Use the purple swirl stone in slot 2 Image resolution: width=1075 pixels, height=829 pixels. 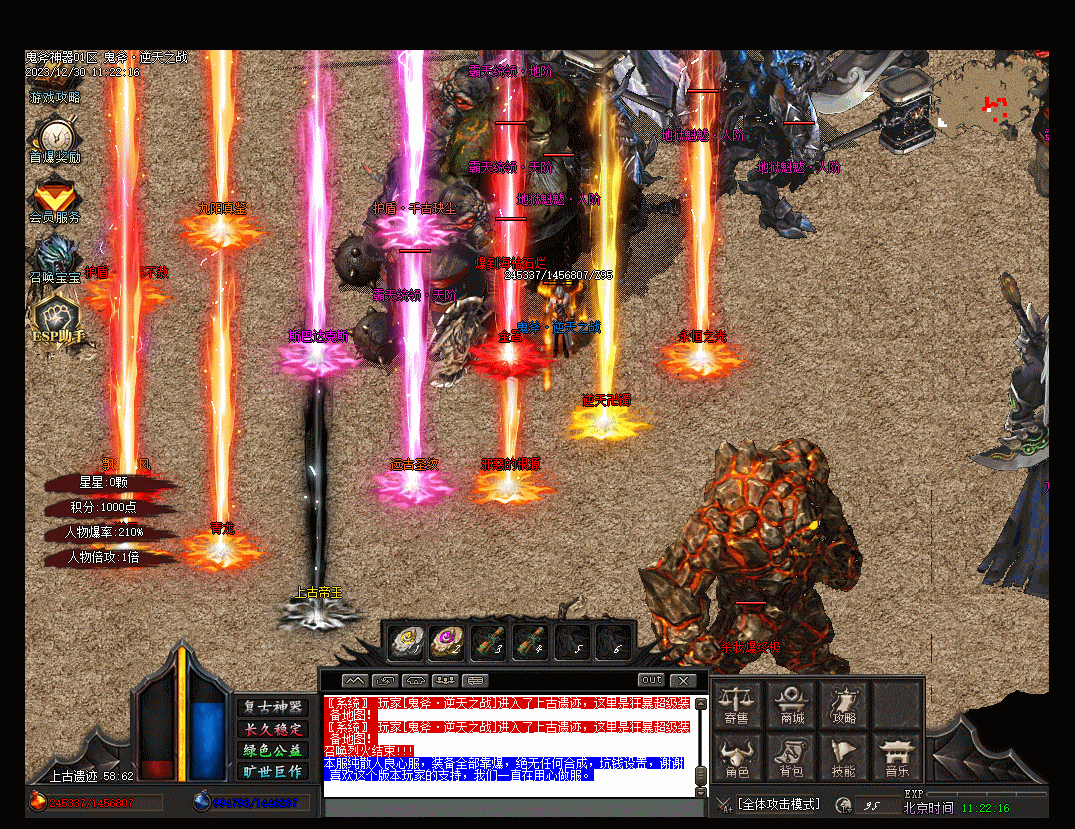coord(447,641)
